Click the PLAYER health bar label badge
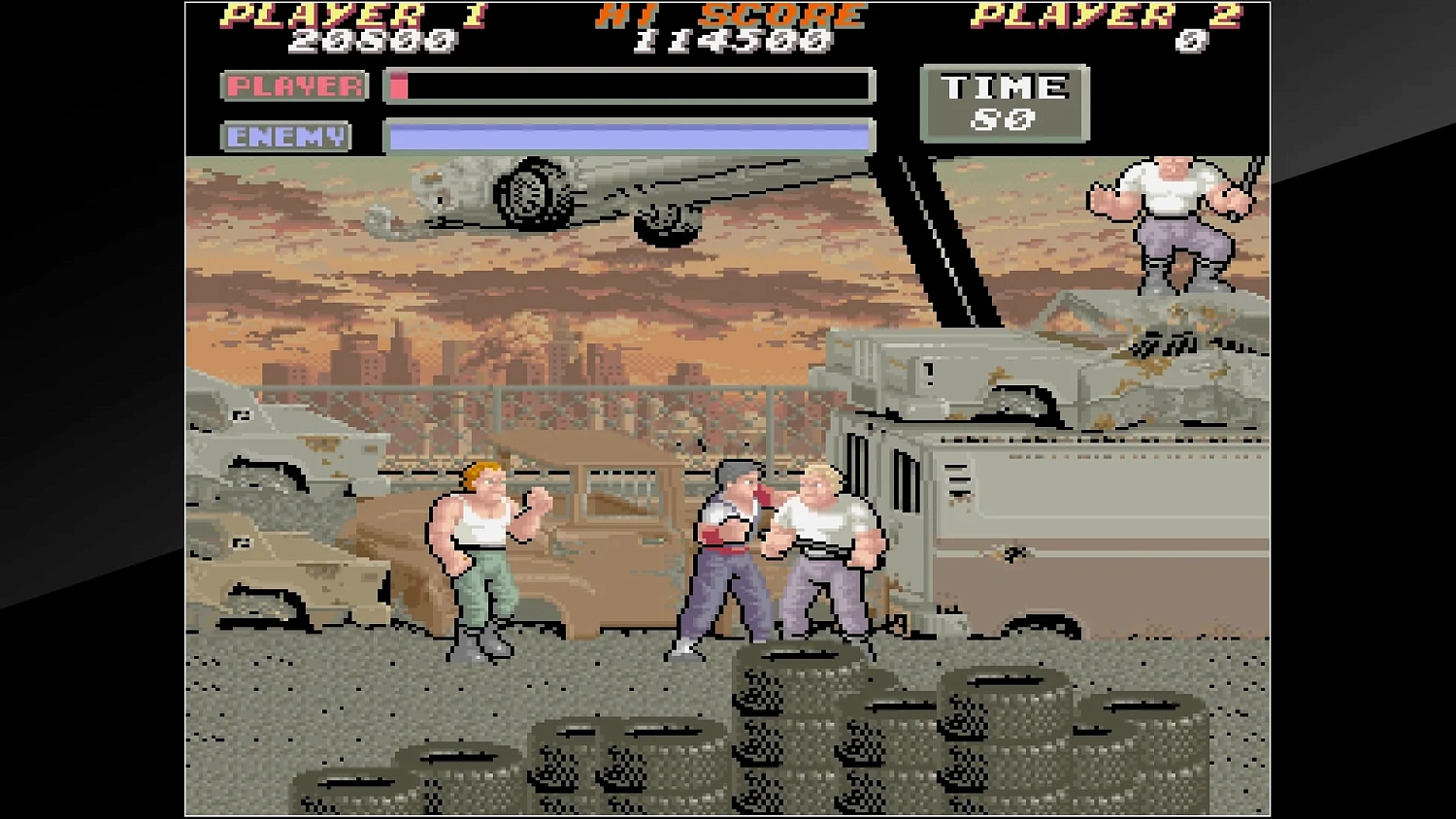Image resolution: width=1456 pixels, height=819 pixels. tap(293, 85)
